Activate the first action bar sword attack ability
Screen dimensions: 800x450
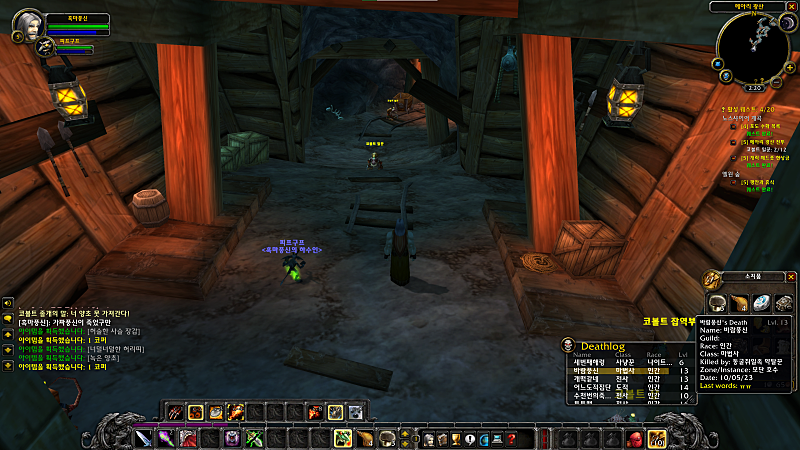143,438
